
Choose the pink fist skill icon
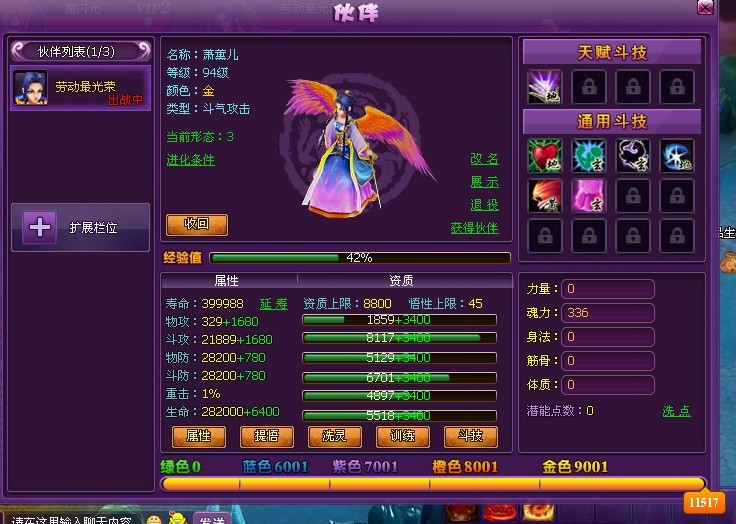589,195
